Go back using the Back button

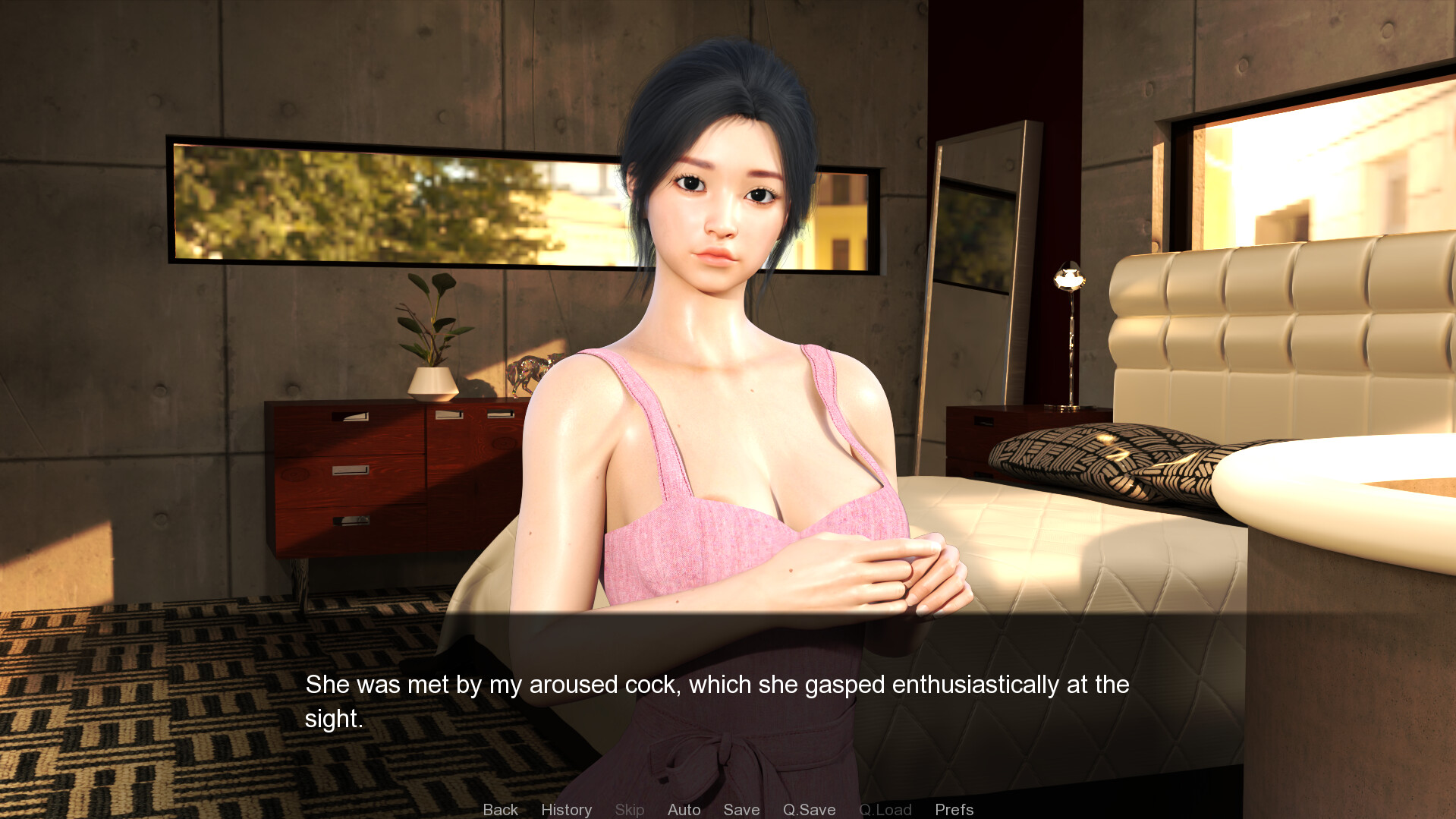tap(500, 809)
